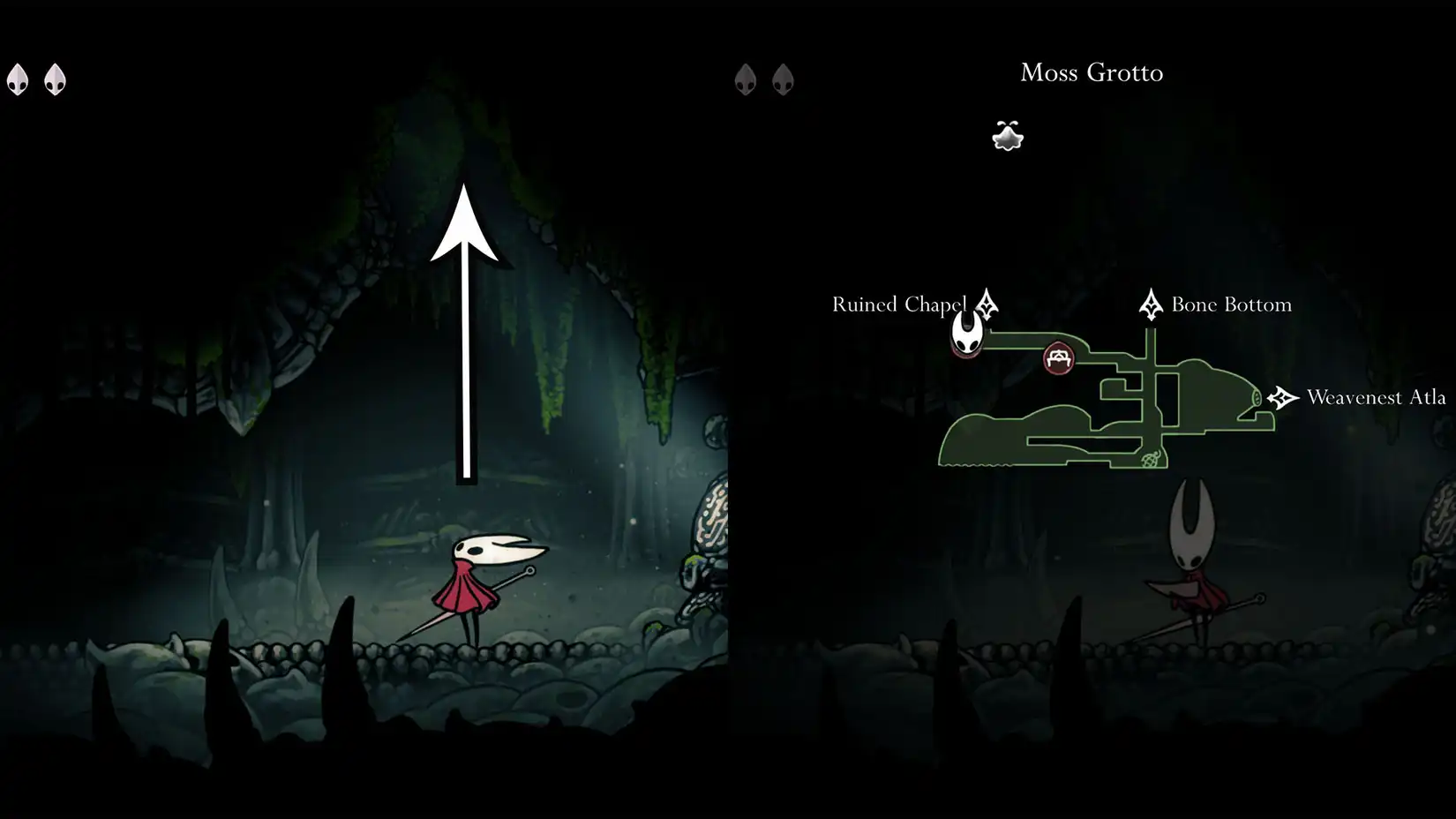Select the Ruined Chapel map pin
The width and height of the screenshot is (1456, 819).
click(986, 304)
